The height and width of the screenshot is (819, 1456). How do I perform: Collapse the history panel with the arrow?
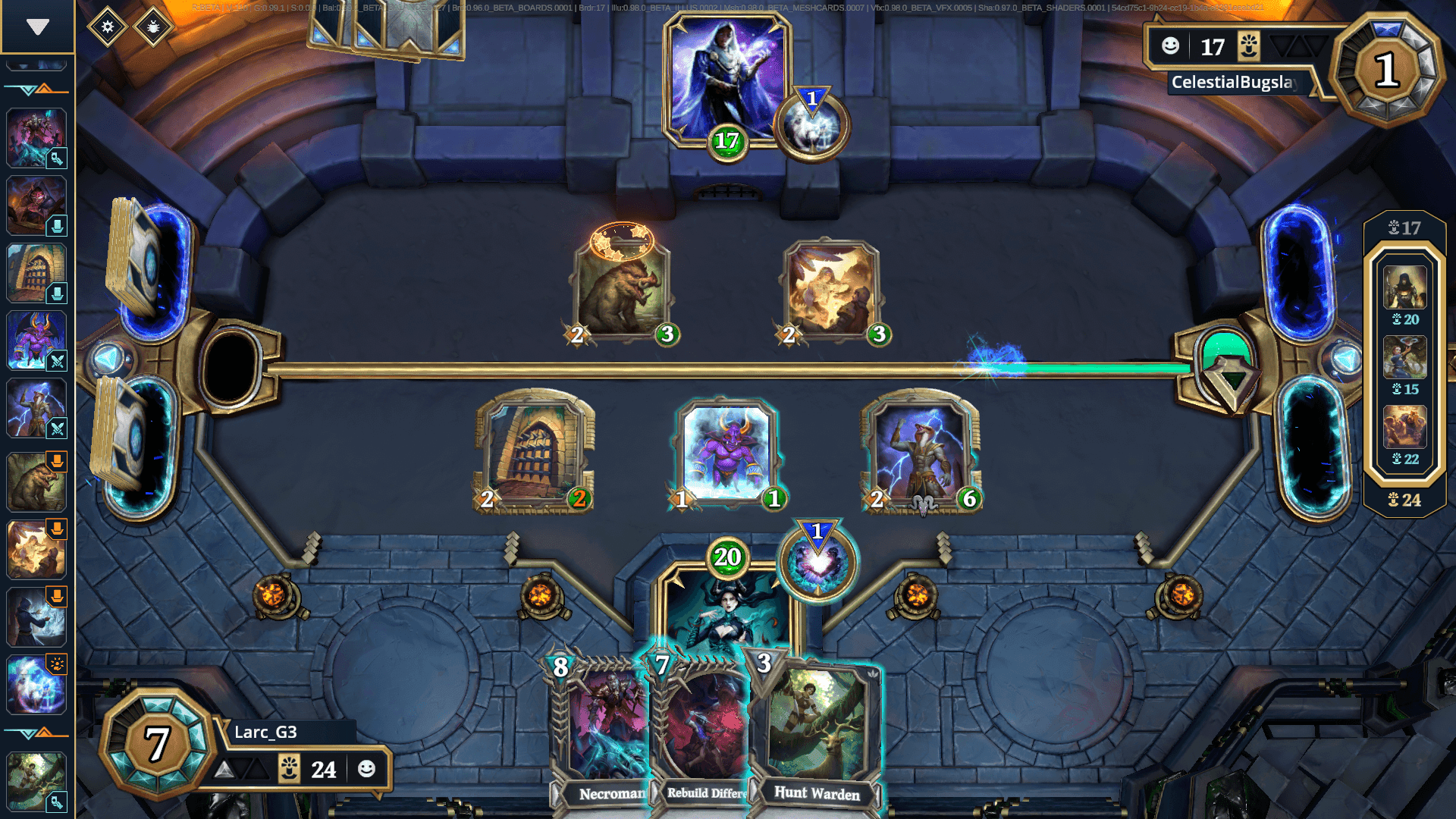coord(37,27)
